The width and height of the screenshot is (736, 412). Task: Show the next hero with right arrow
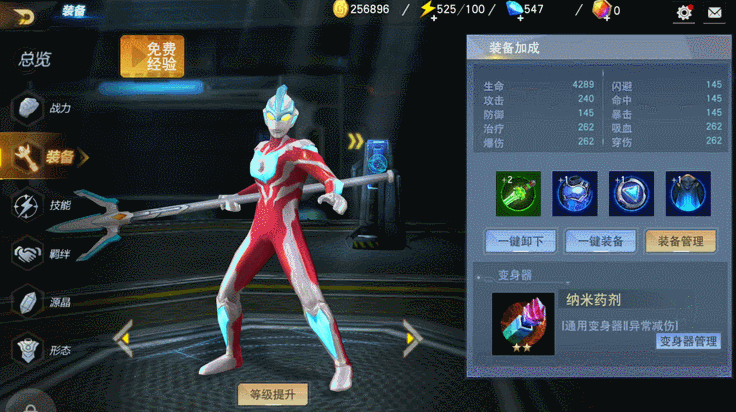click(412, 338)
